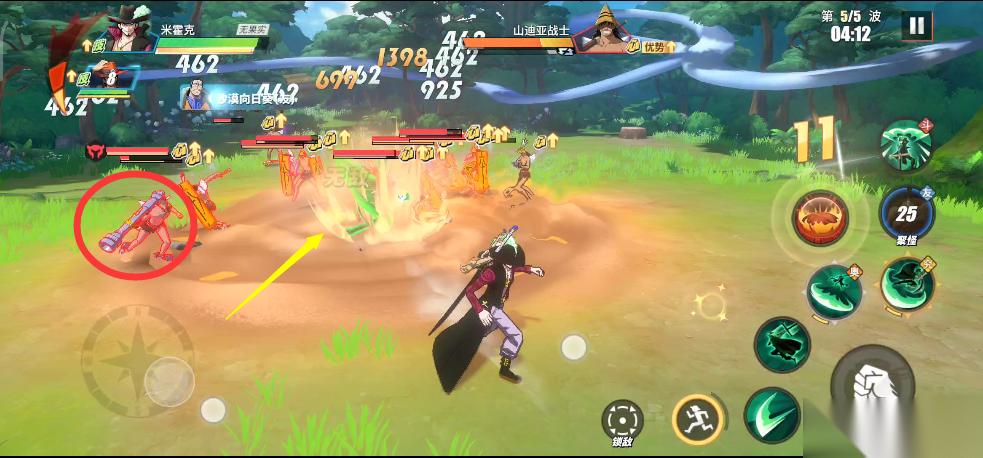Use the topmost green crossed-swords skill

[906, 145]
